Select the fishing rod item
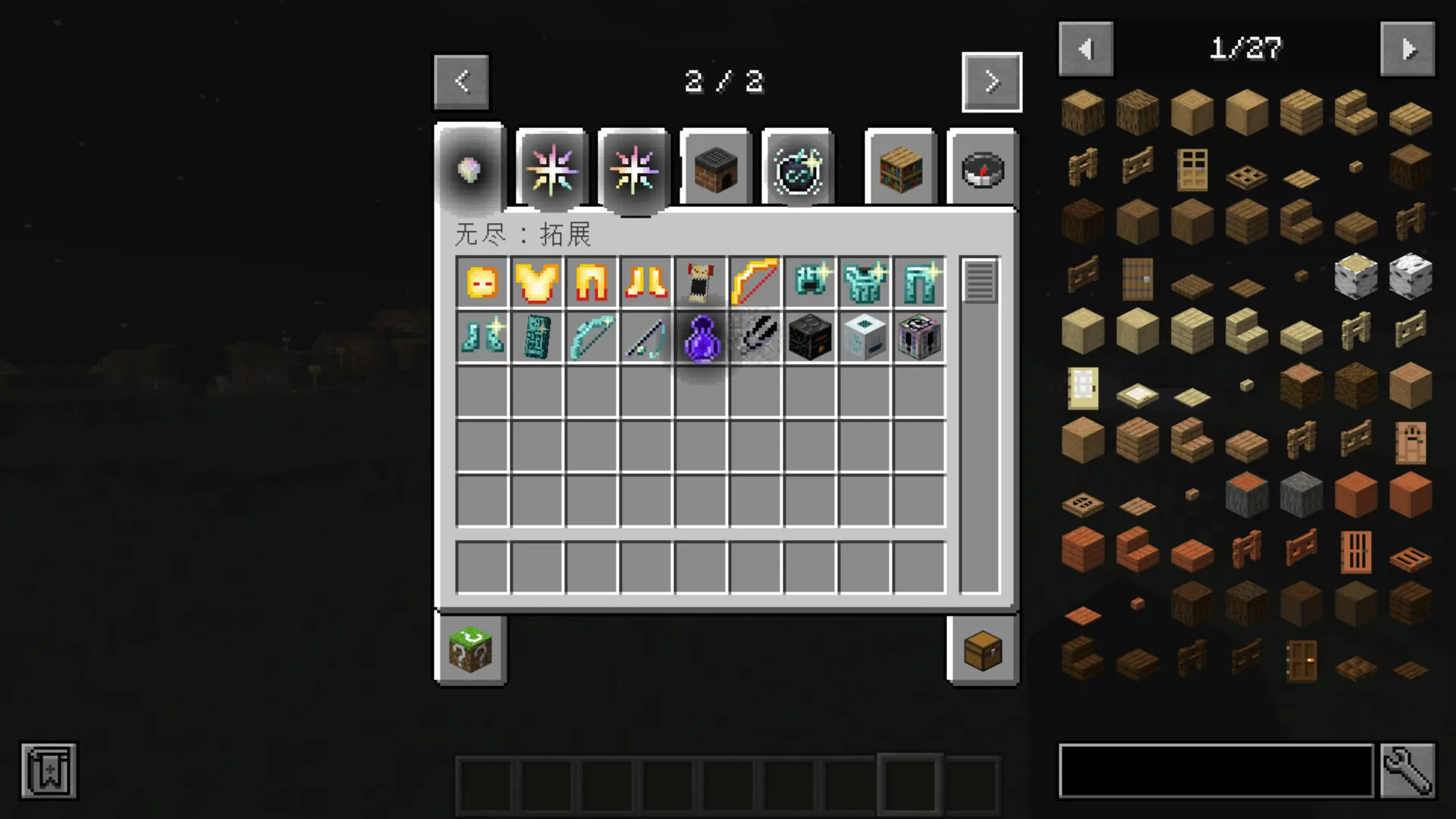This screenshot has width=1456, height=819. tap(645, 337)
